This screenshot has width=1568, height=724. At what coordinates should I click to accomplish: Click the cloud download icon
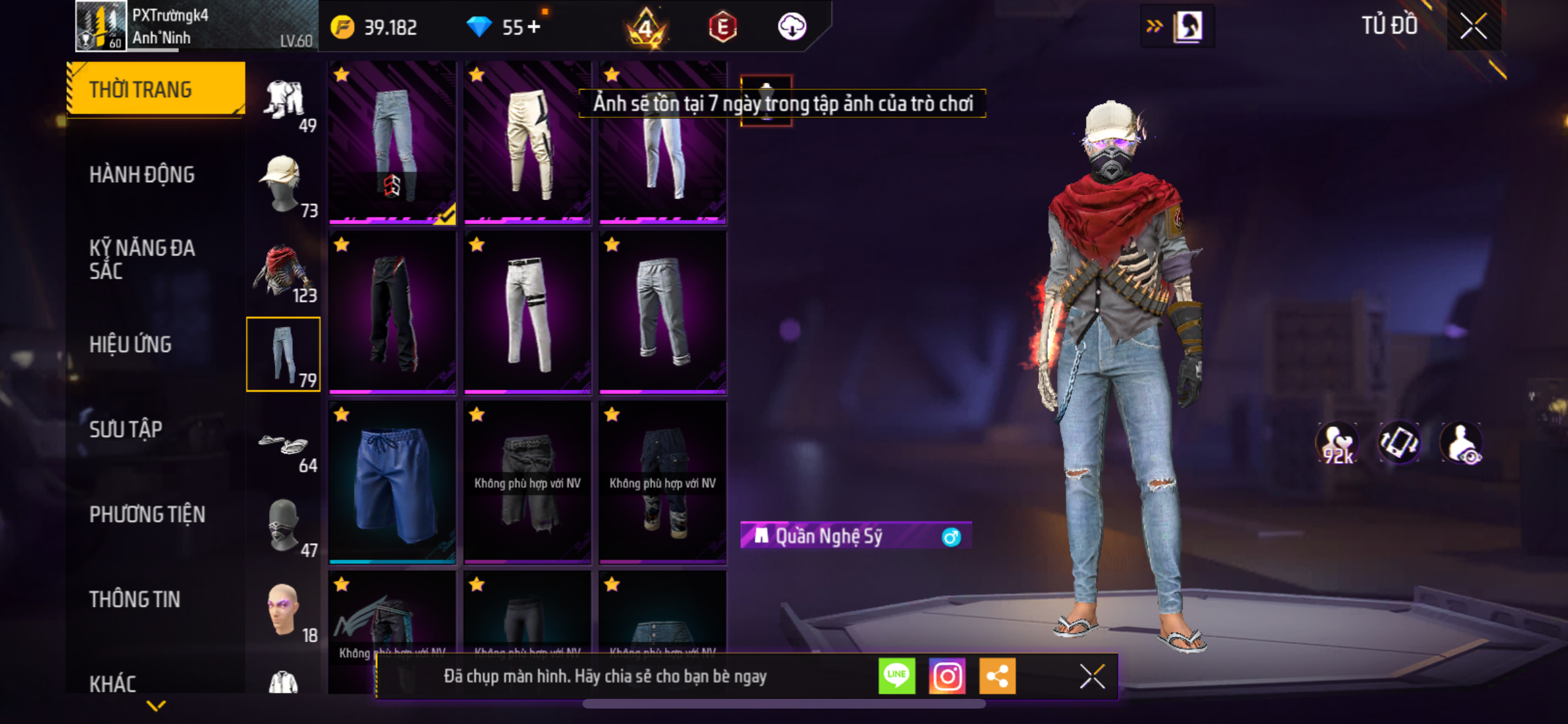[x=792, y=27]
